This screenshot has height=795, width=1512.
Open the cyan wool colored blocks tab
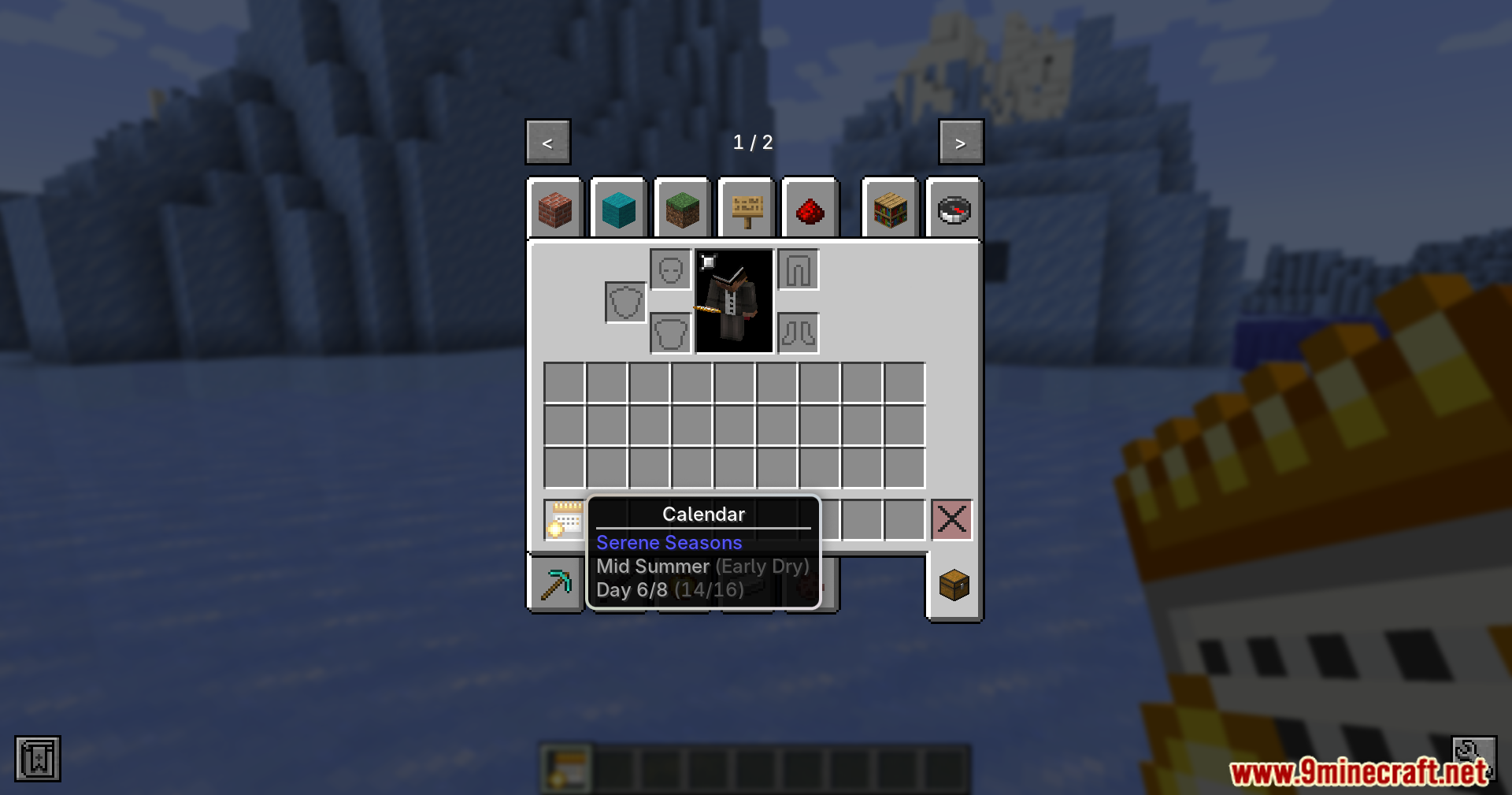click(x=620, y=209)
